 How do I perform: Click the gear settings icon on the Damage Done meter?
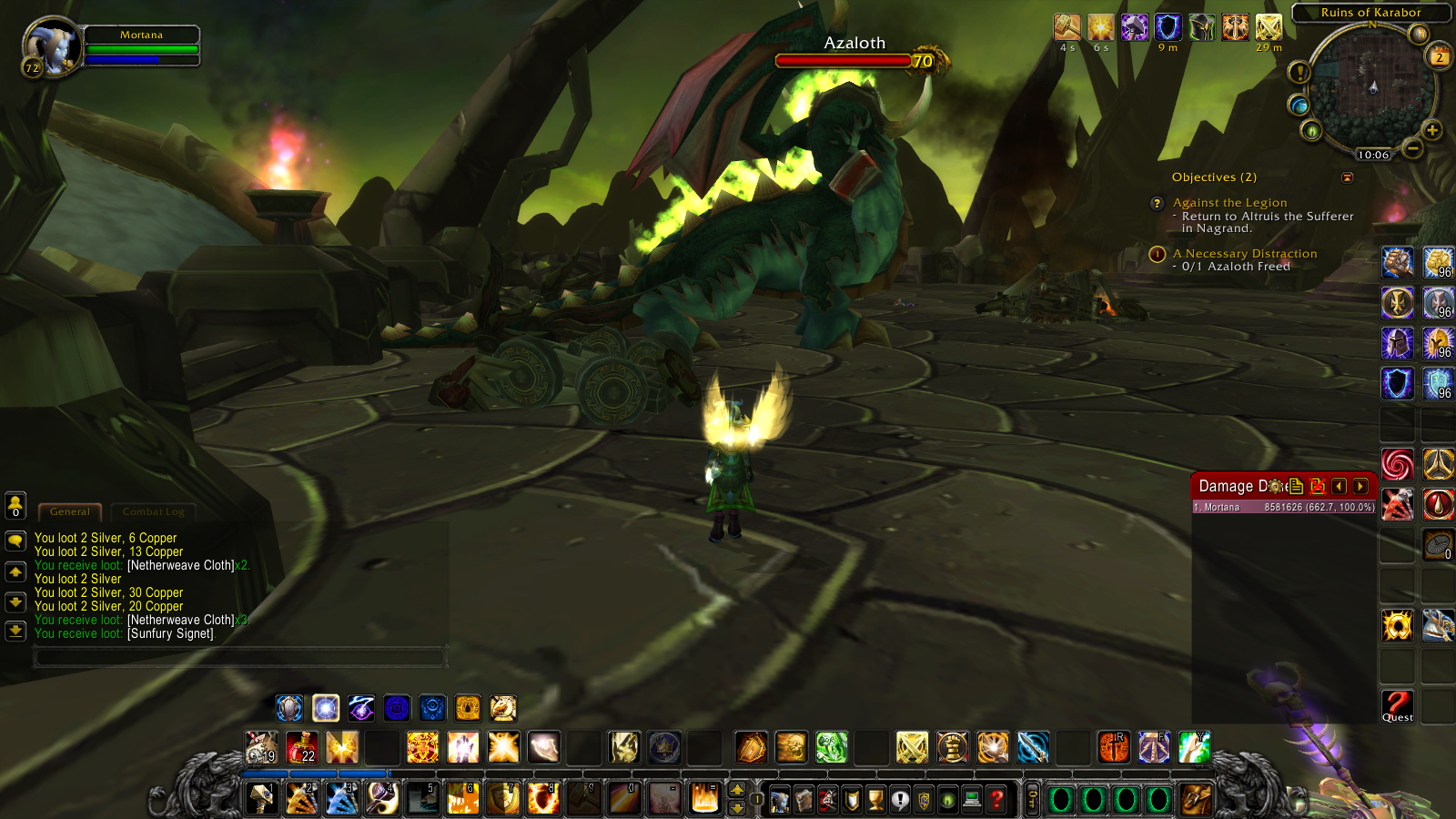pos(1274,486)
